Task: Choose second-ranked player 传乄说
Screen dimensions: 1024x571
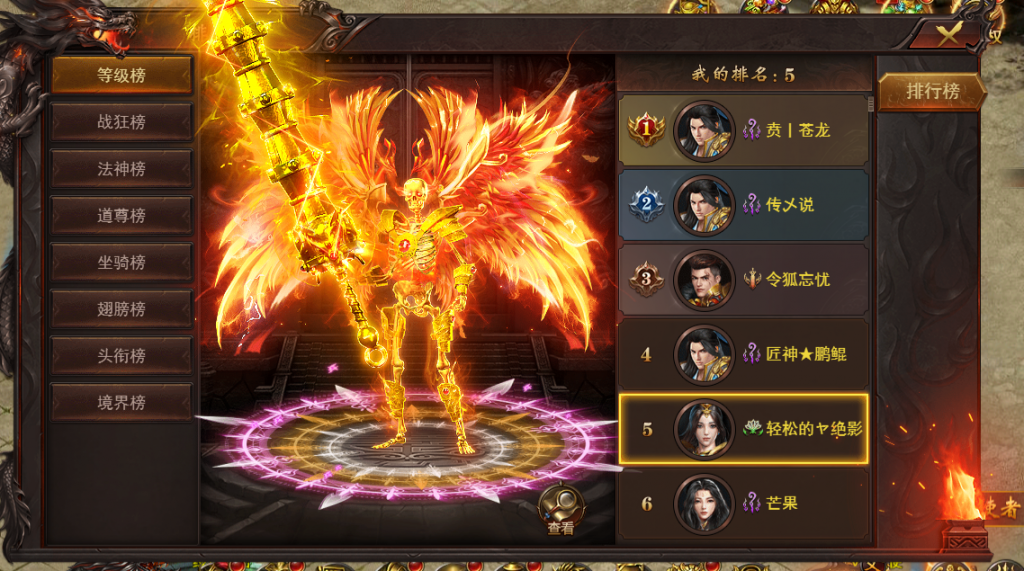Action: coord(743,205)
